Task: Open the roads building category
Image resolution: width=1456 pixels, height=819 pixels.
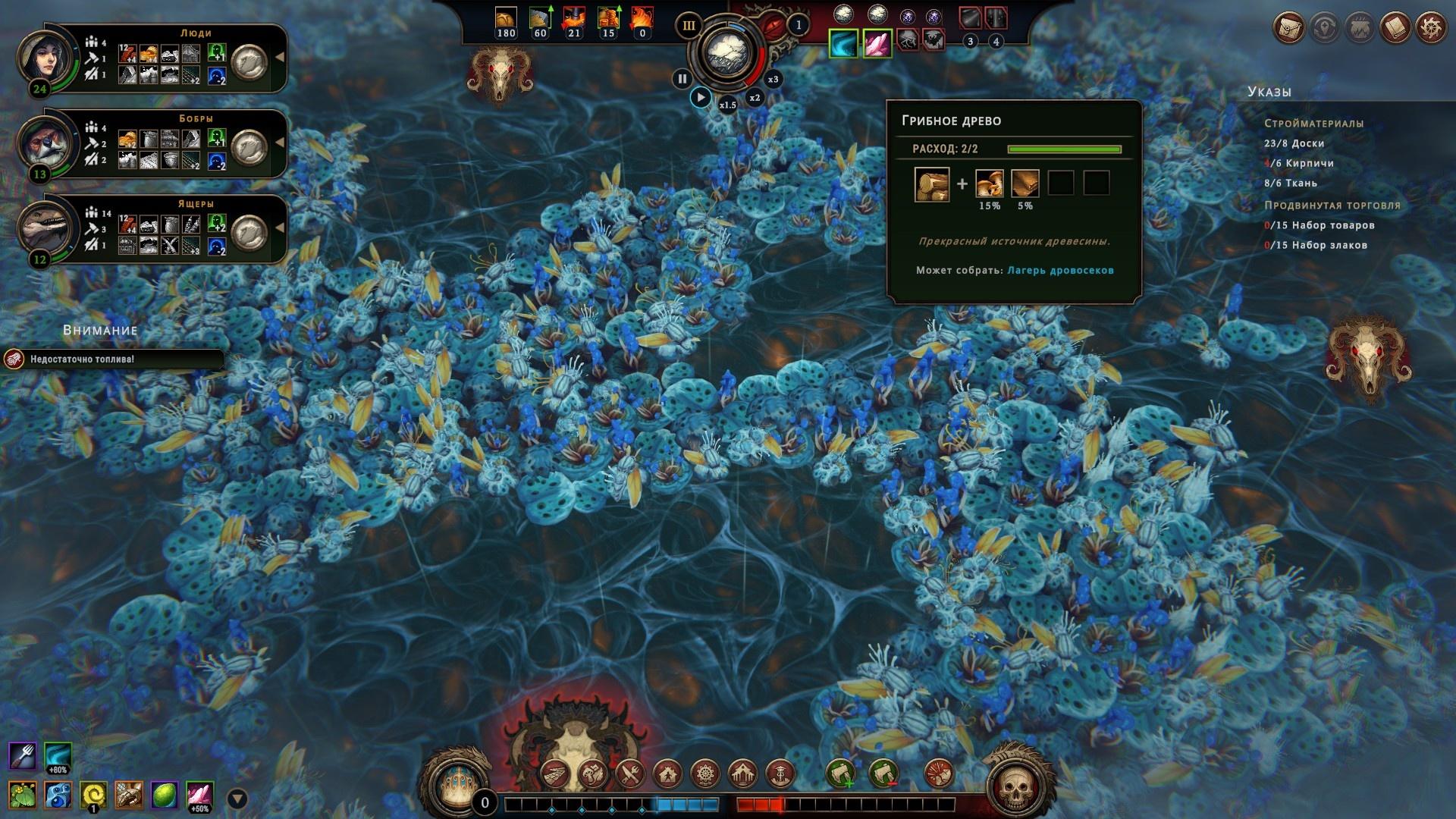Action: point(556,774)
